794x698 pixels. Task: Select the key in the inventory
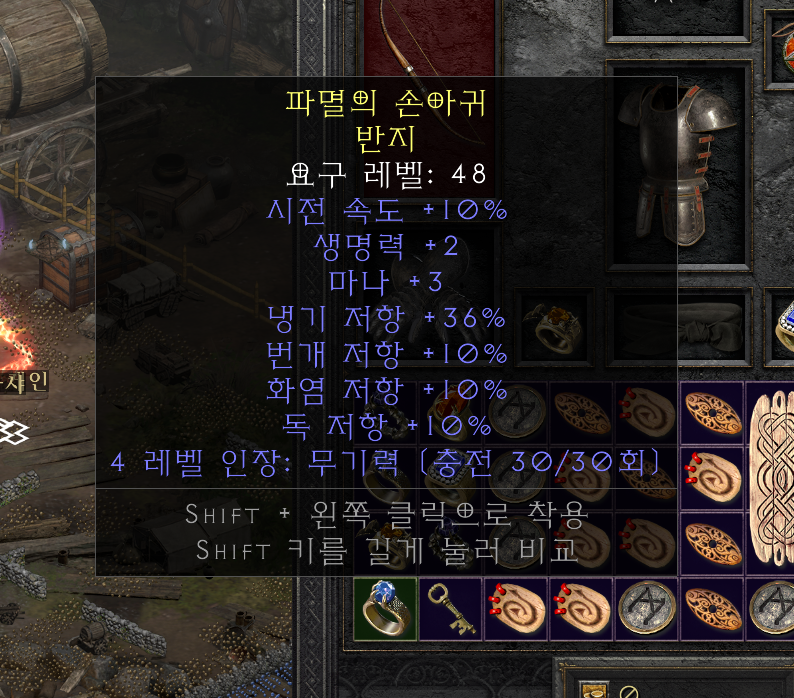450,609
